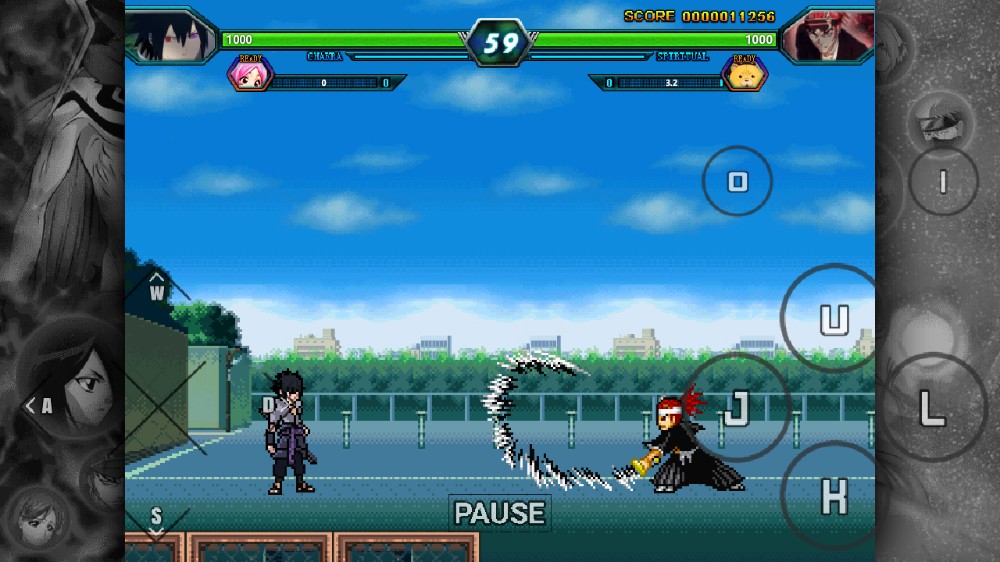The width and height of the screenshot is (1000, 562).
Task: Hit the U action button
Action: click(x=833, y=319)
